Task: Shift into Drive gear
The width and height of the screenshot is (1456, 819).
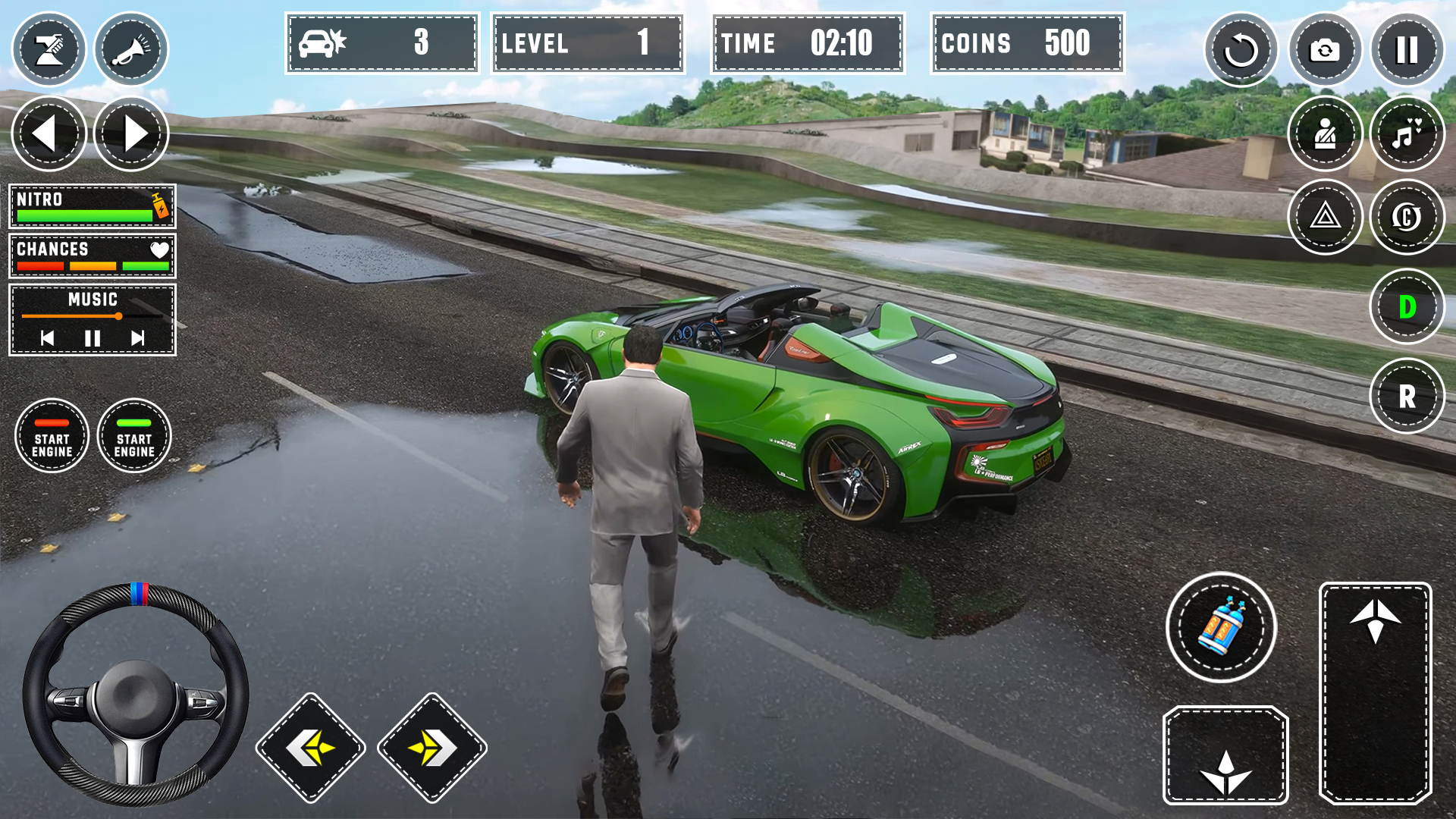Action: [1407, 307]
